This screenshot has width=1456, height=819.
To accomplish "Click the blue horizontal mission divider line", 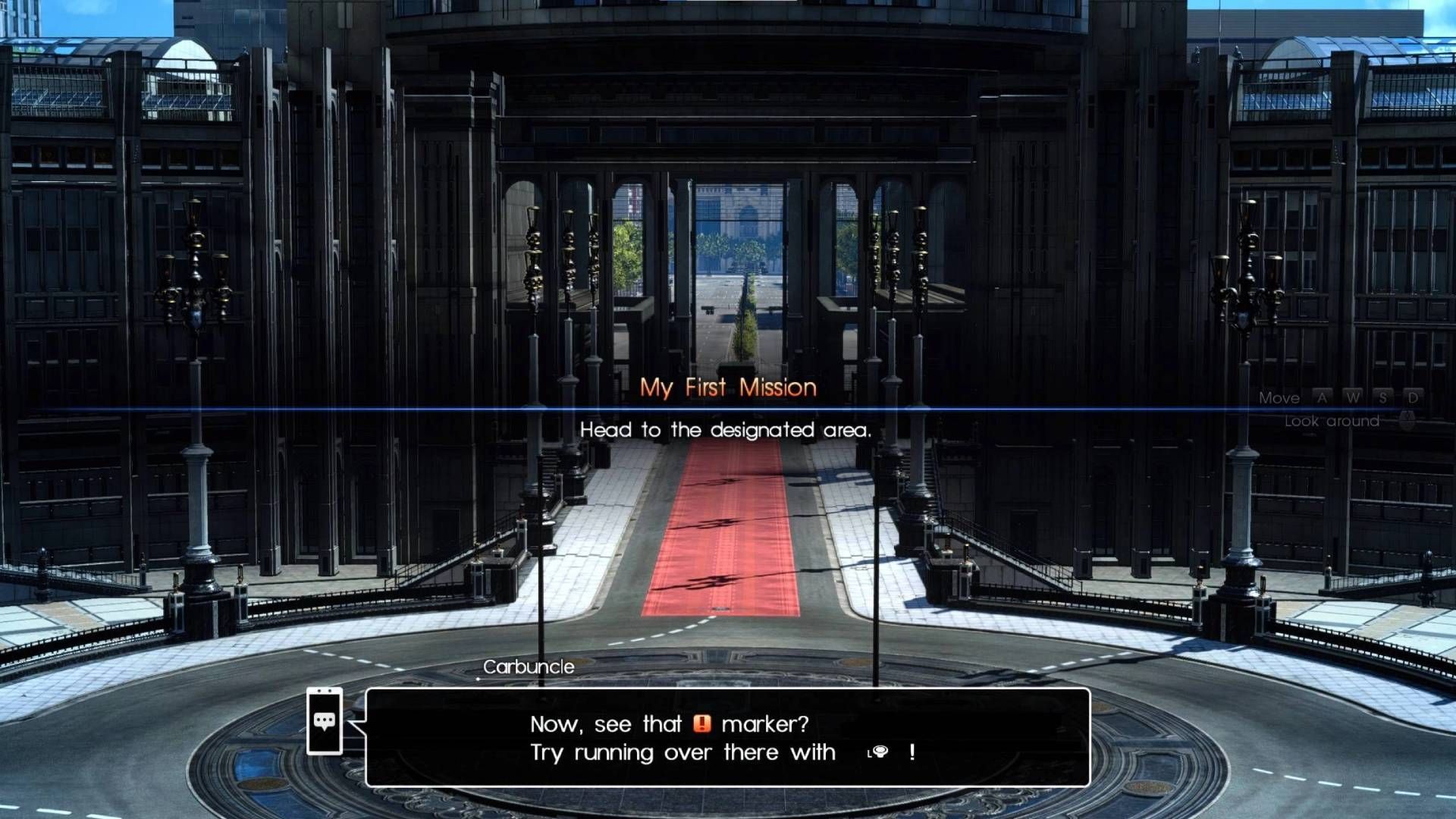I will (x=728, y=409).
